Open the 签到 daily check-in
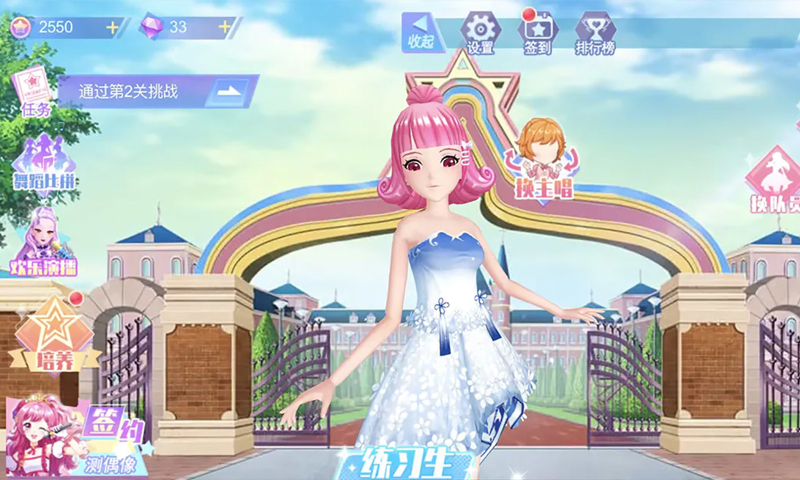This screenshot has height=480, width=800. [x=537, y=32]
